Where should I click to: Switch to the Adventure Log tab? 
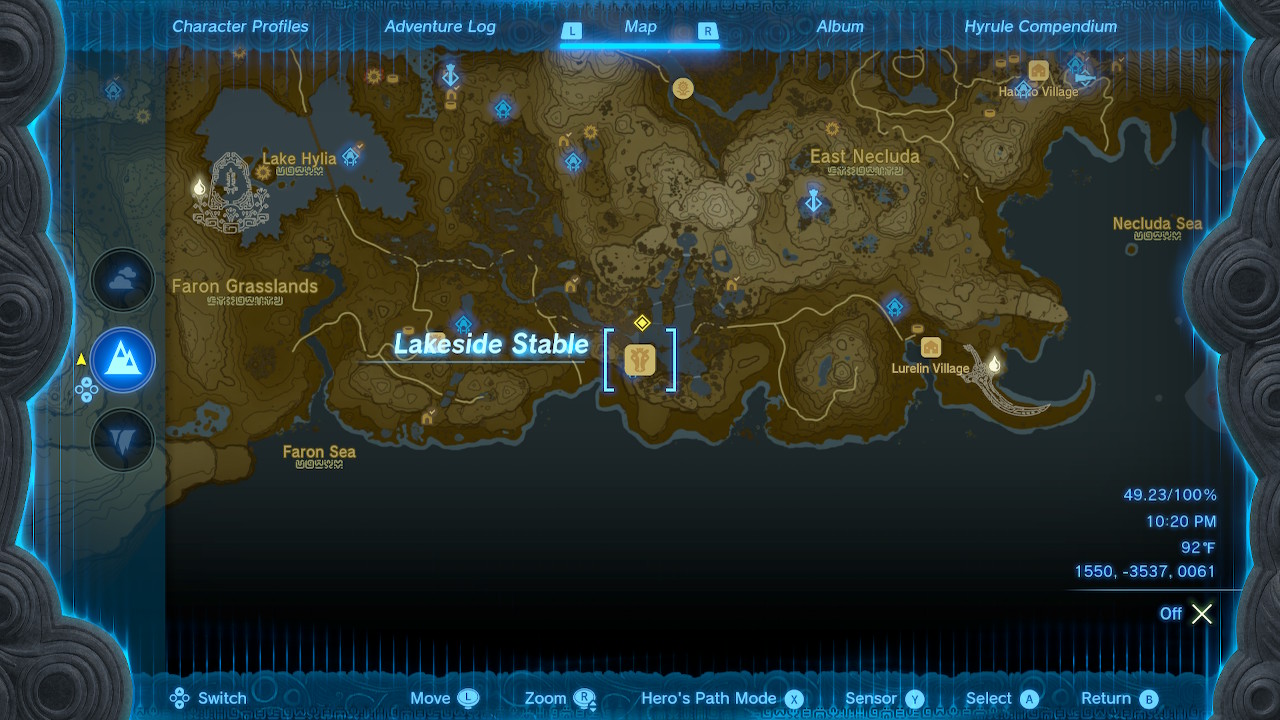[440, 26]
